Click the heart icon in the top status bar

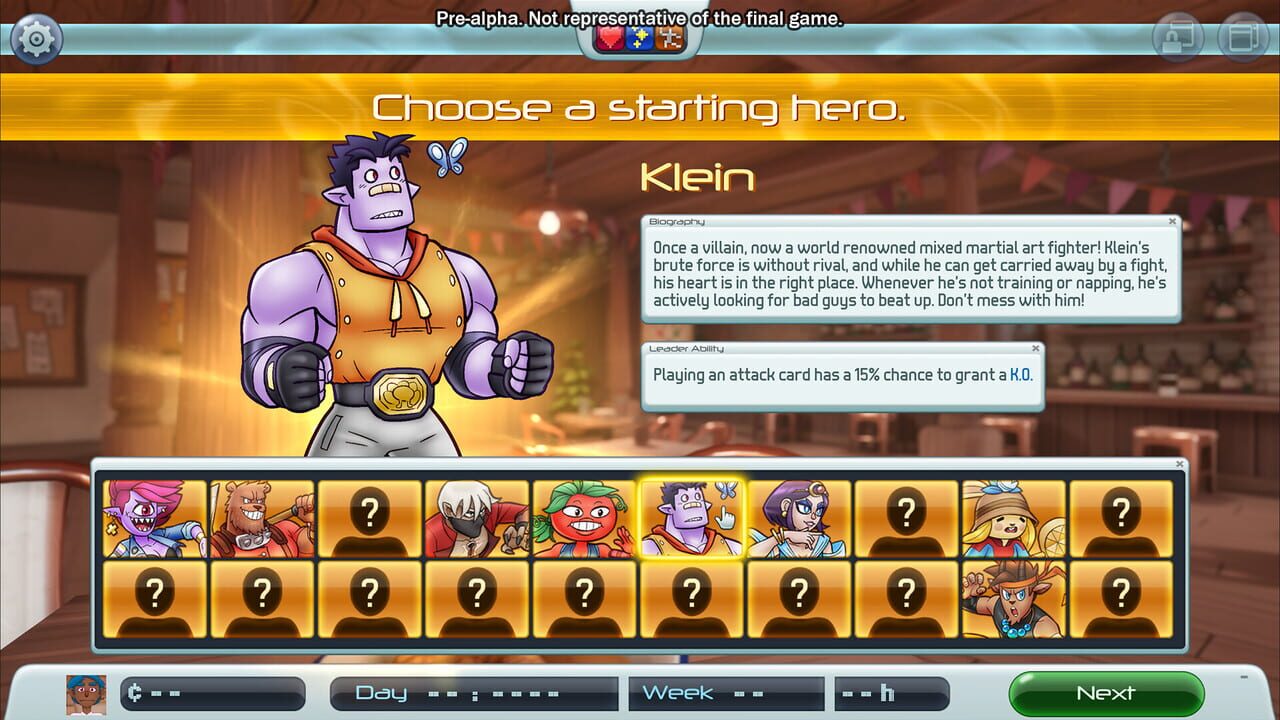point(610,36)
